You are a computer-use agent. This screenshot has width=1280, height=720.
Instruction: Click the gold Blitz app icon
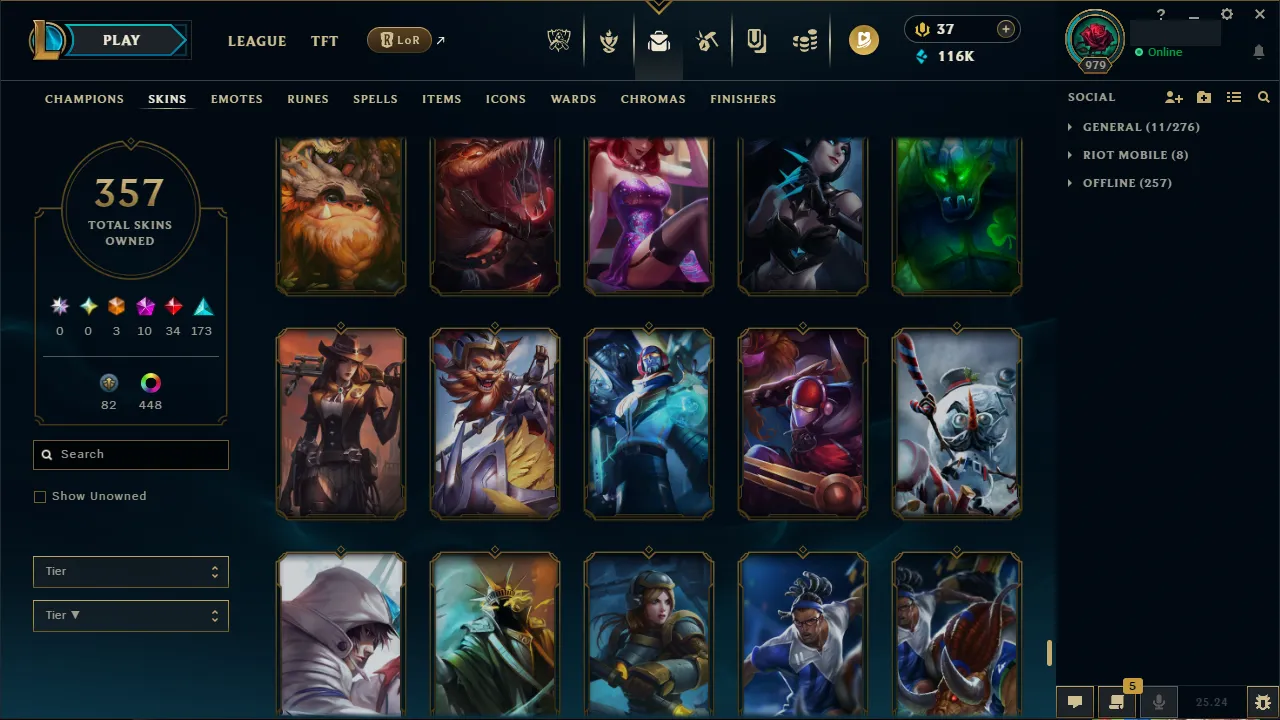click(x=863, y=40)
